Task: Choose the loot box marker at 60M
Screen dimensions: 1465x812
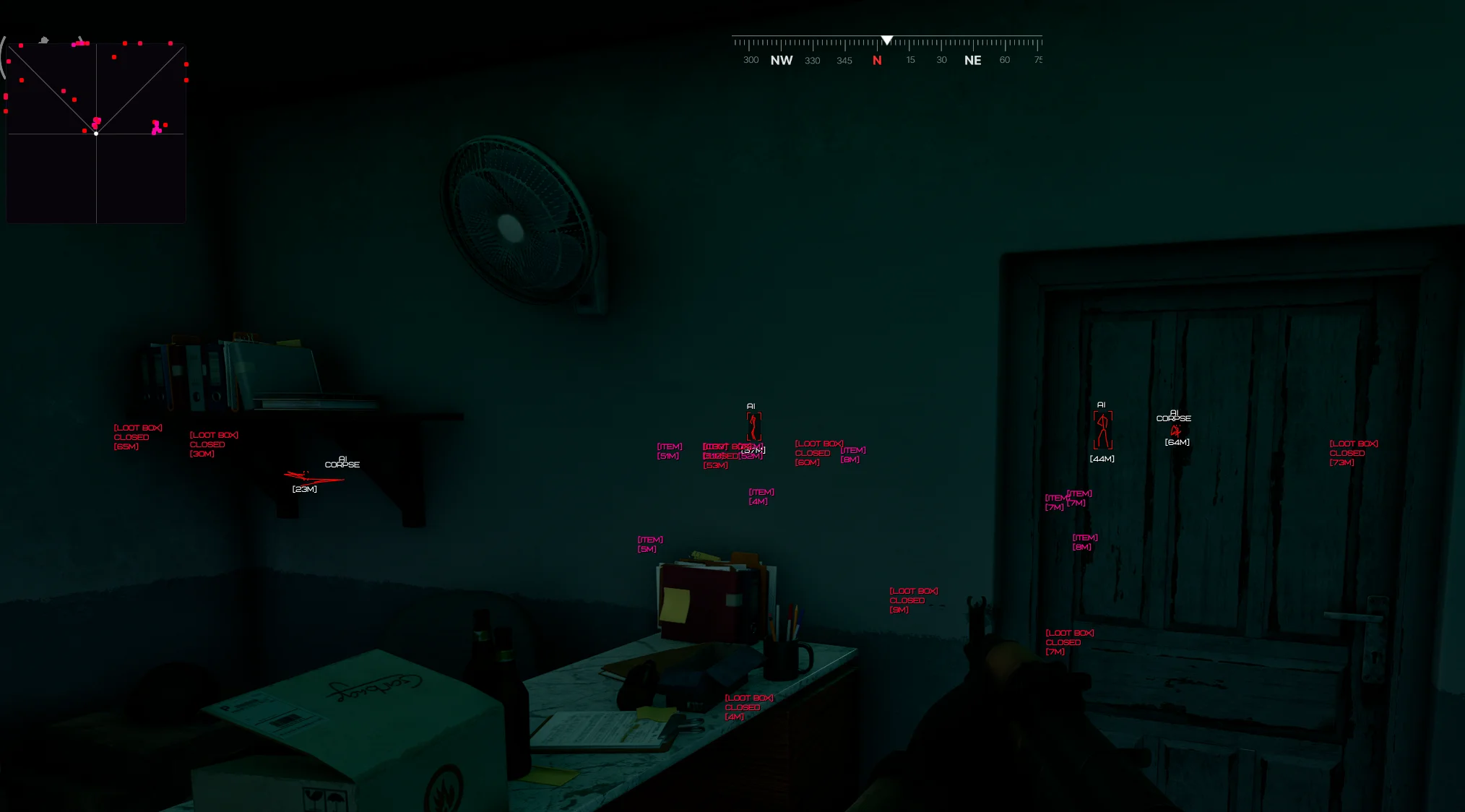Action: (818, 453)
